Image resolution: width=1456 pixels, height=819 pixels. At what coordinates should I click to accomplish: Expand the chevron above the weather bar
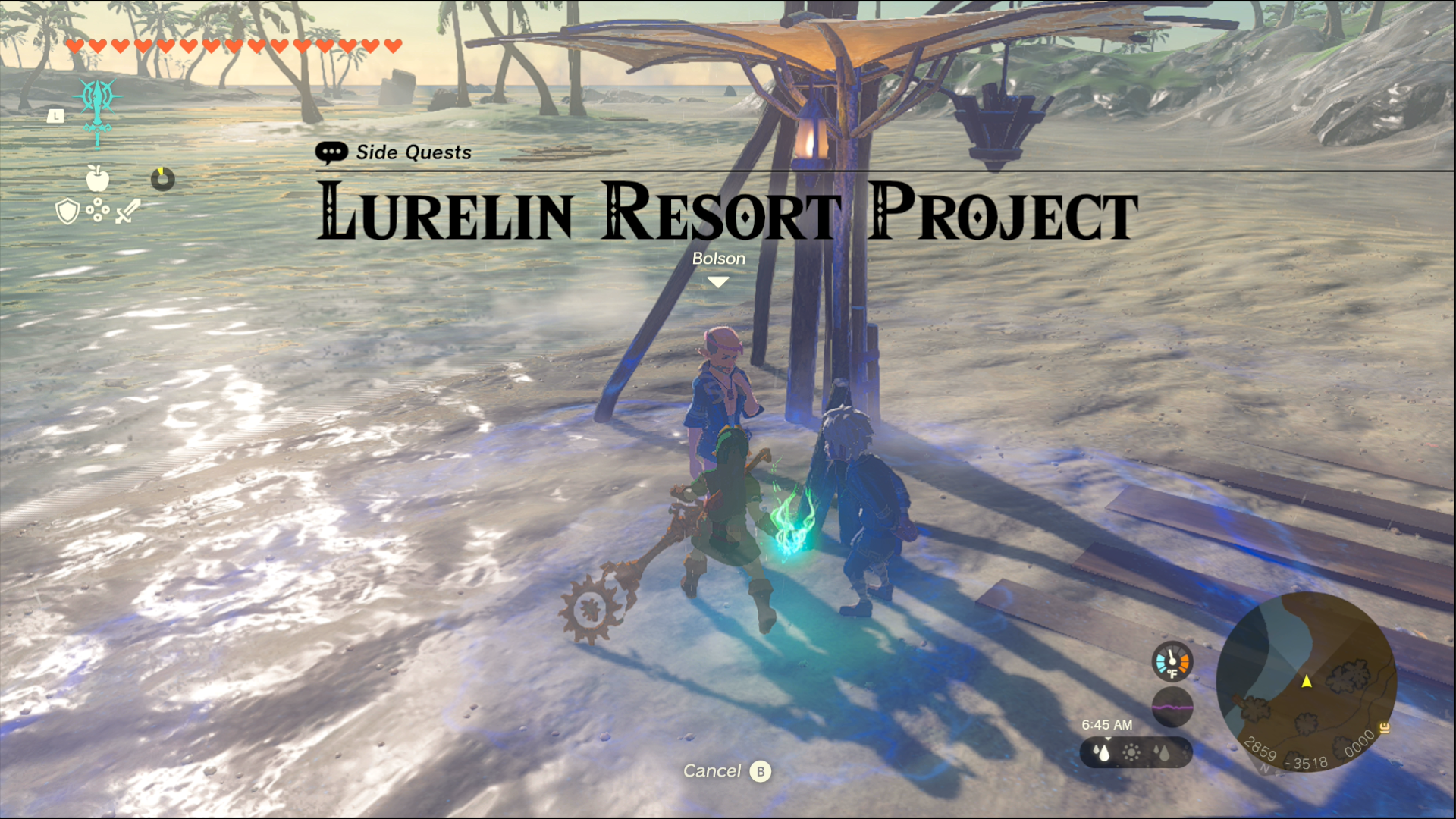click(x=1108, y=738)
